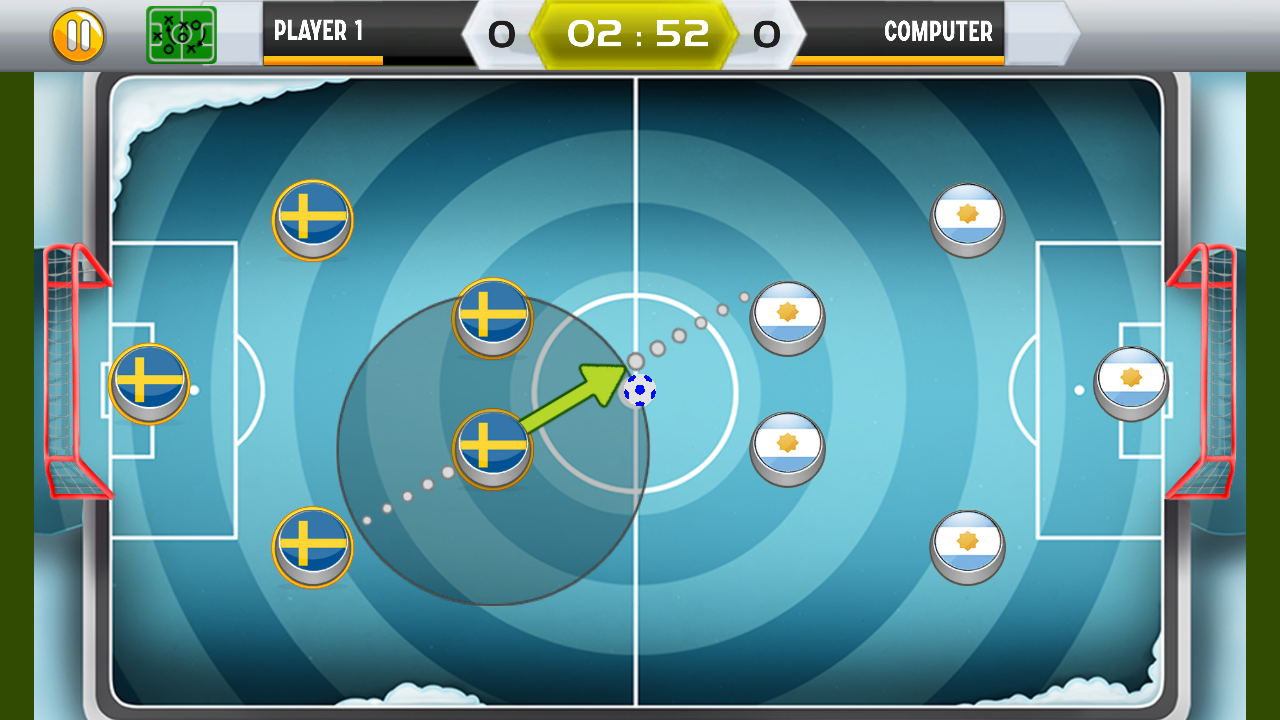Image resolution: width=1280 pixels, height=720 pixels.
Task: Select the Swedish cap guarding the goal
Action: click(x=148, y=381)
